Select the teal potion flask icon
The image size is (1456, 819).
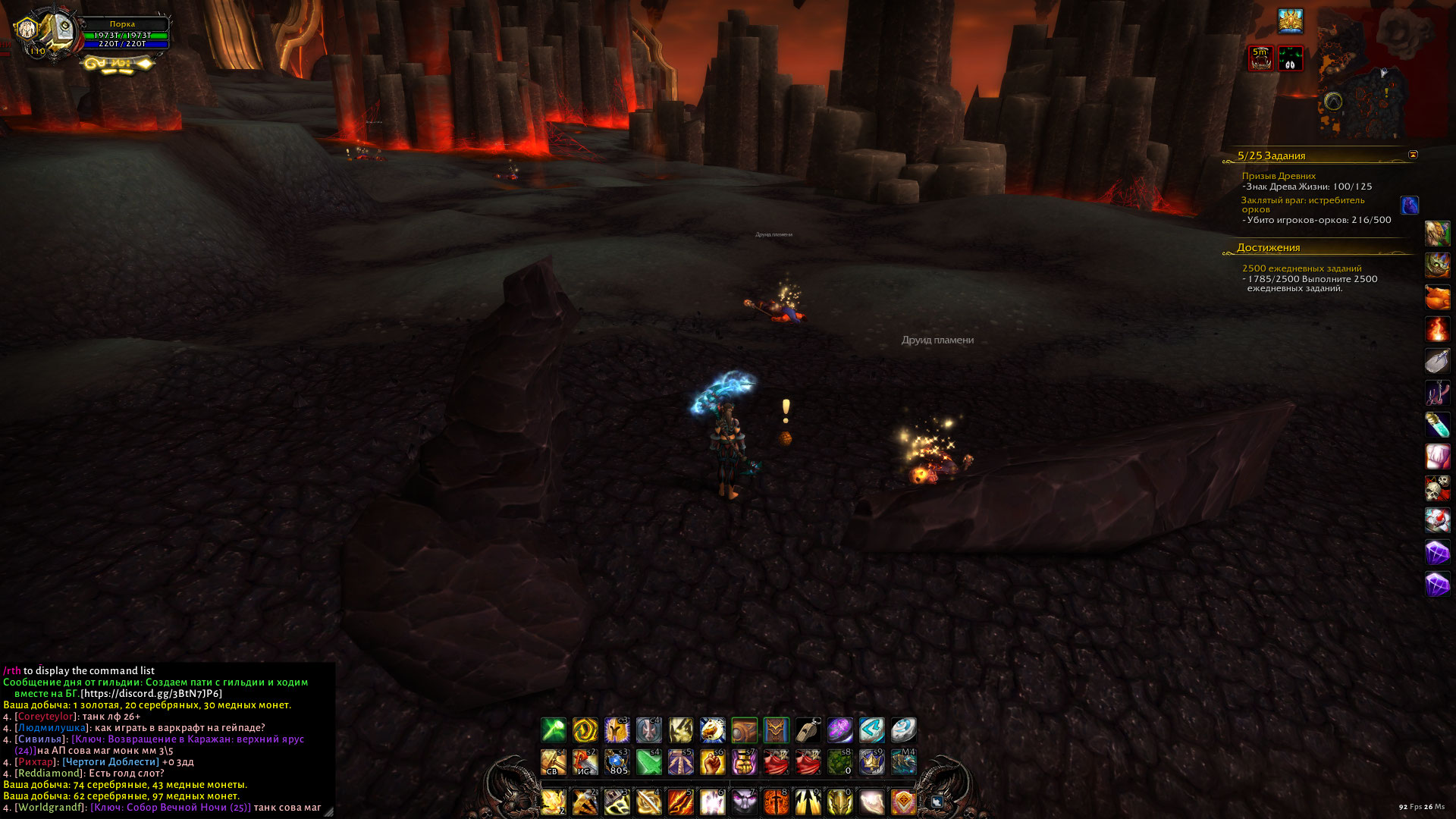coord(1437,425)
